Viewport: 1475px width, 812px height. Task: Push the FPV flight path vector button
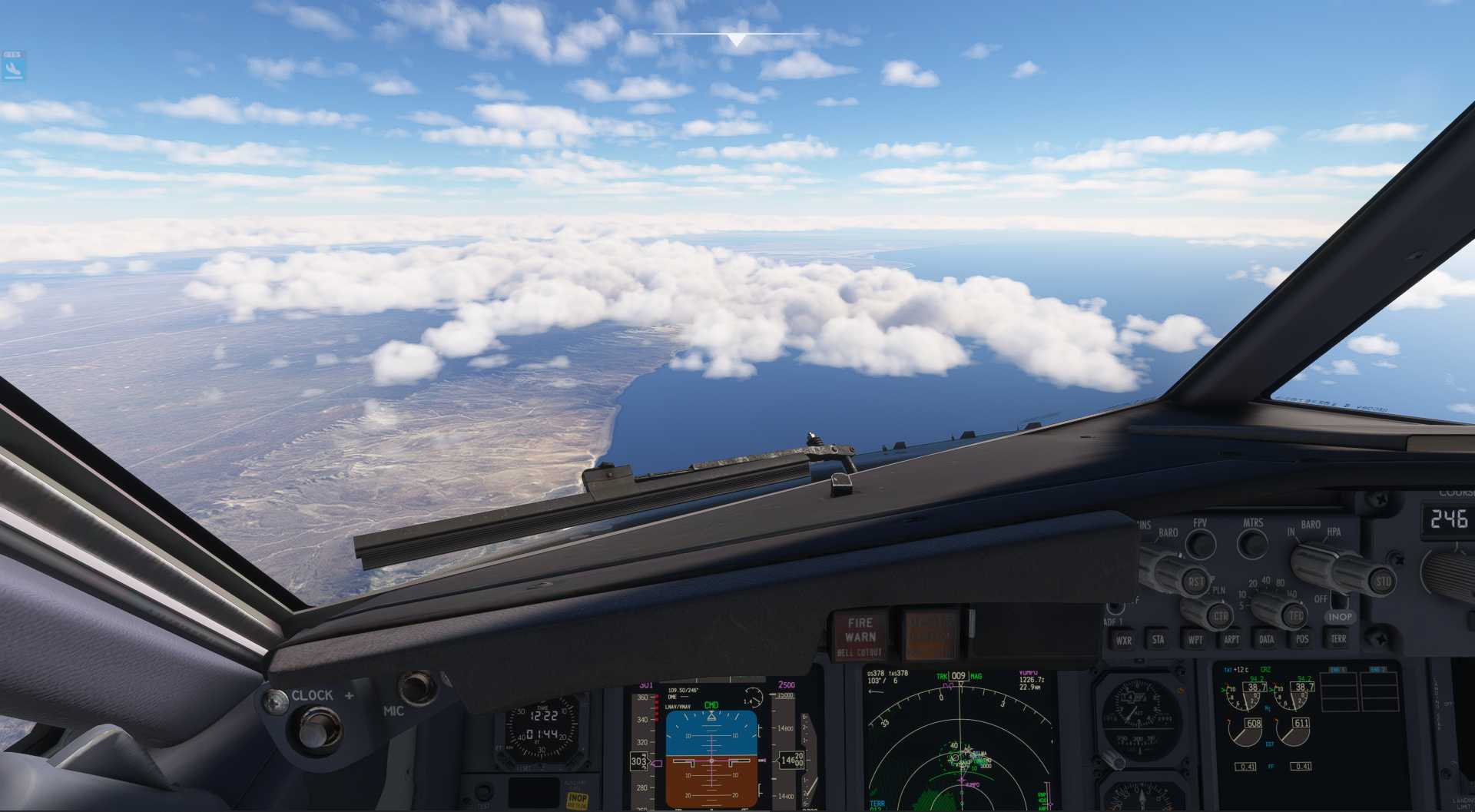pyautogui.click(x=1200, y=544)
